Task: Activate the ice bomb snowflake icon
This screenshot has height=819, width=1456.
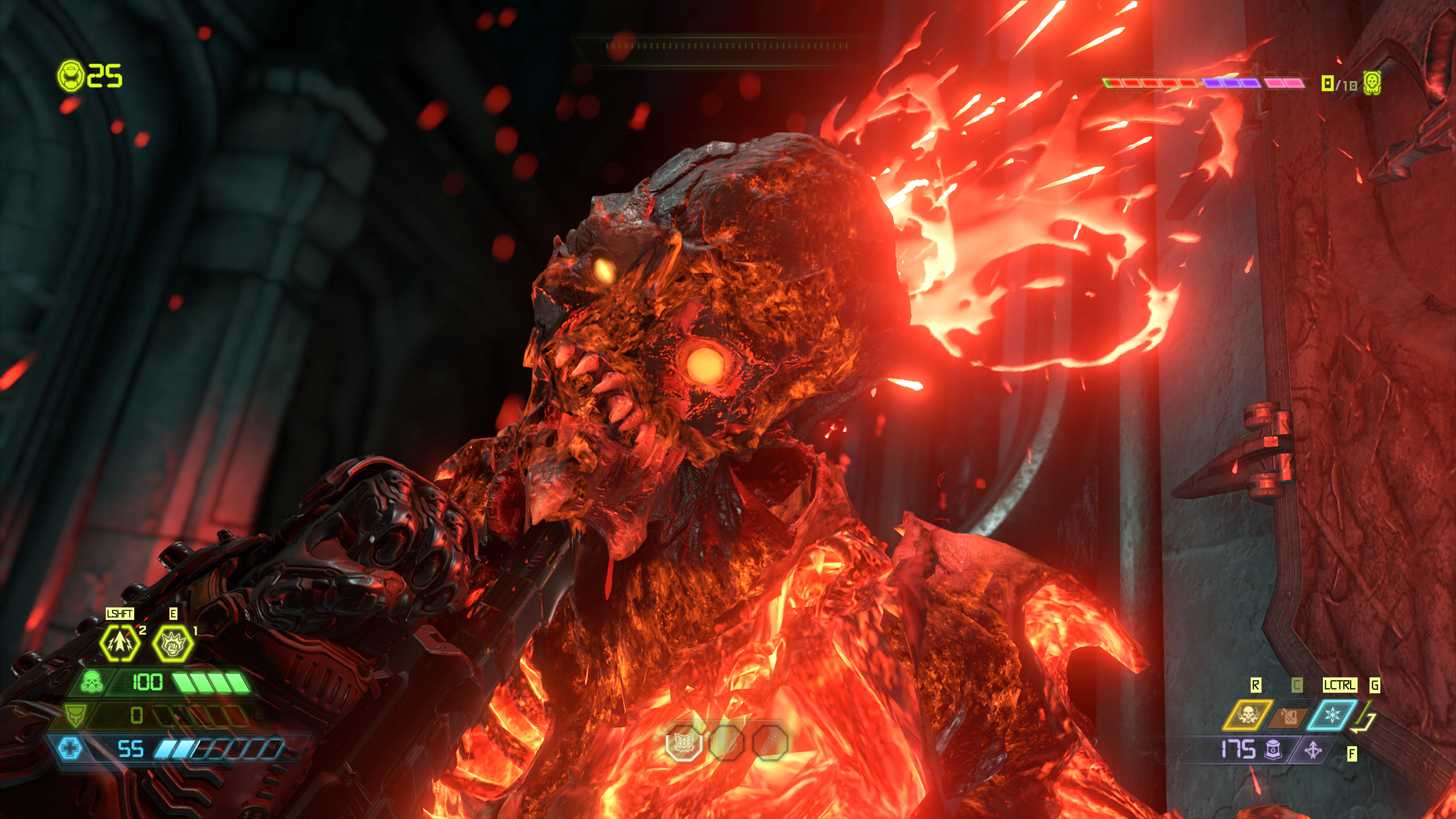Action: 1332,715
